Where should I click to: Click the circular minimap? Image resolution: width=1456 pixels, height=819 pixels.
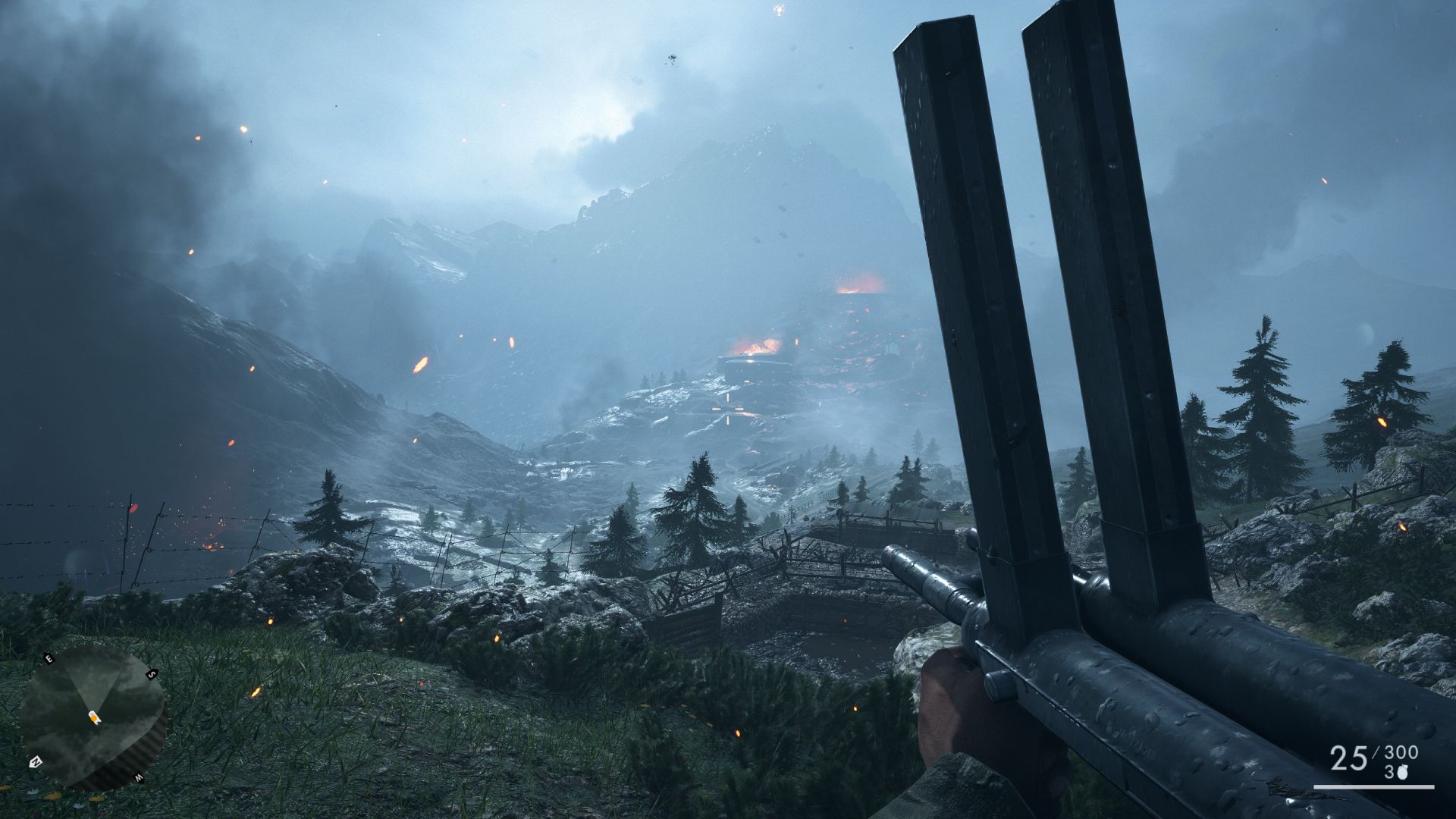(92, 717)
